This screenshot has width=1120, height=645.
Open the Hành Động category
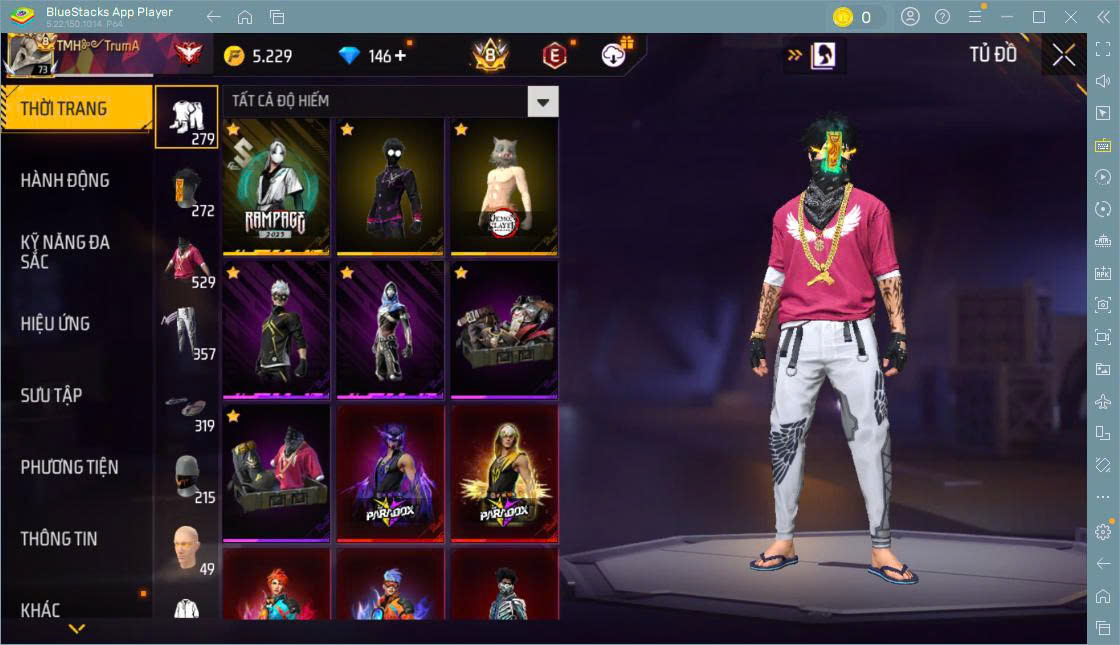coord(65,181)
